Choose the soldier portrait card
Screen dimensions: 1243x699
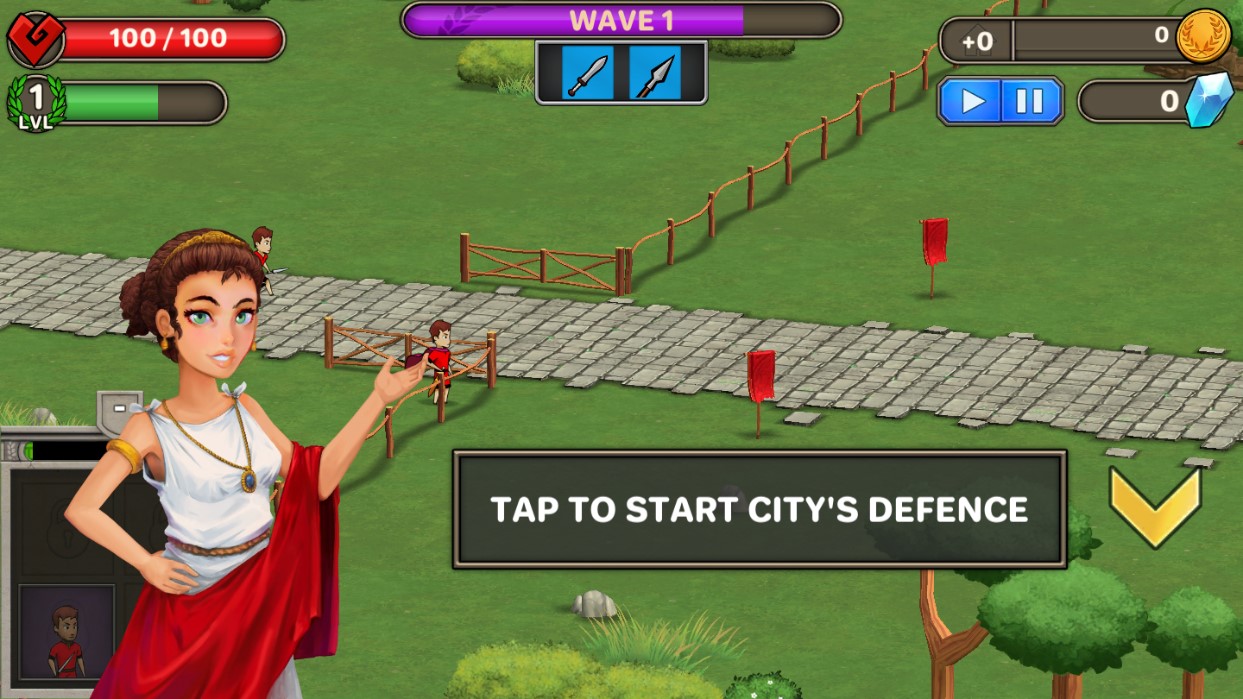tap(66, 631)
